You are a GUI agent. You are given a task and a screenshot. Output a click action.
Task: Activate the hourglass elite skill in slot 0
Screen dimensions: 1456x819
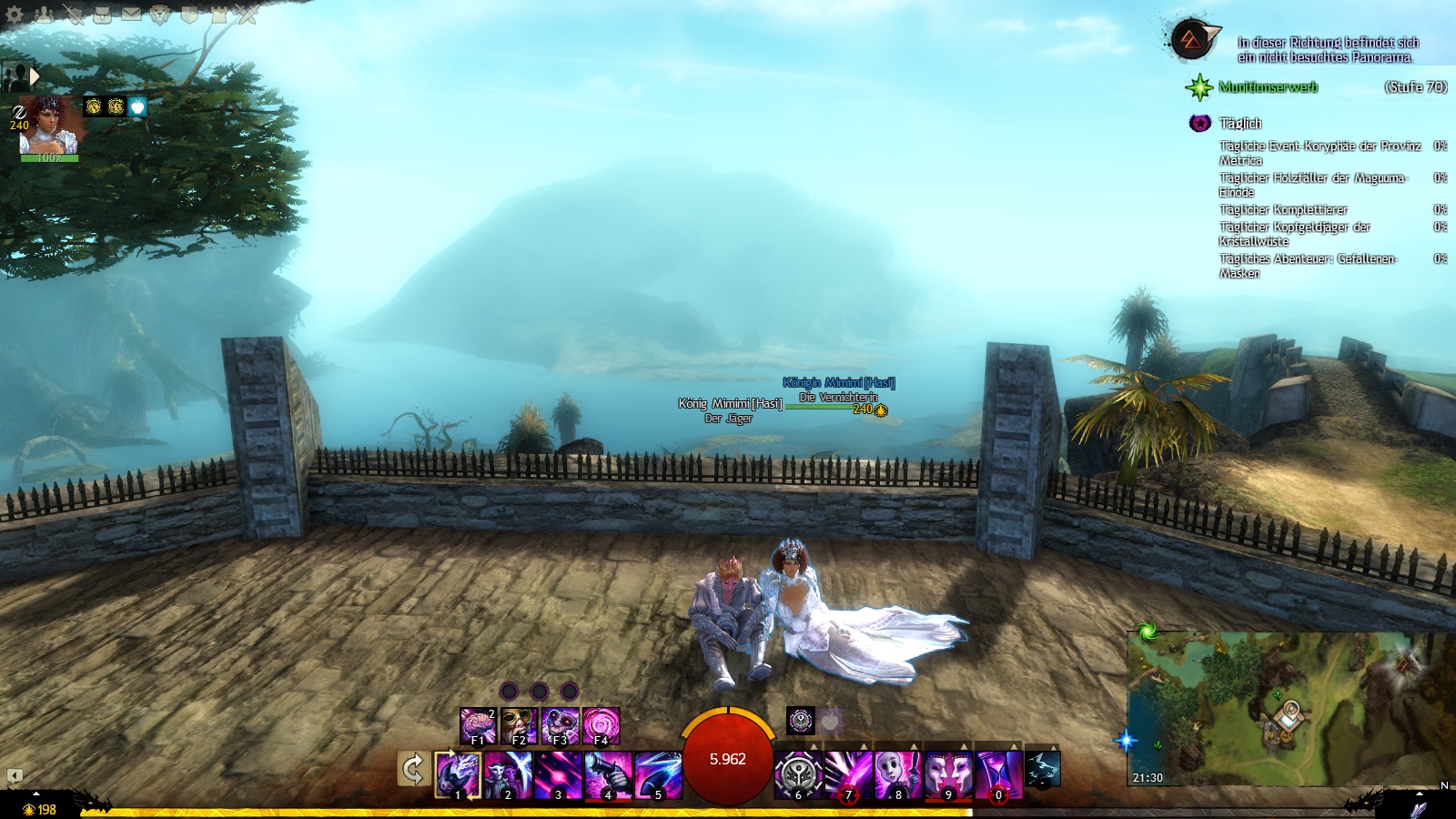(x=998, y=774)
